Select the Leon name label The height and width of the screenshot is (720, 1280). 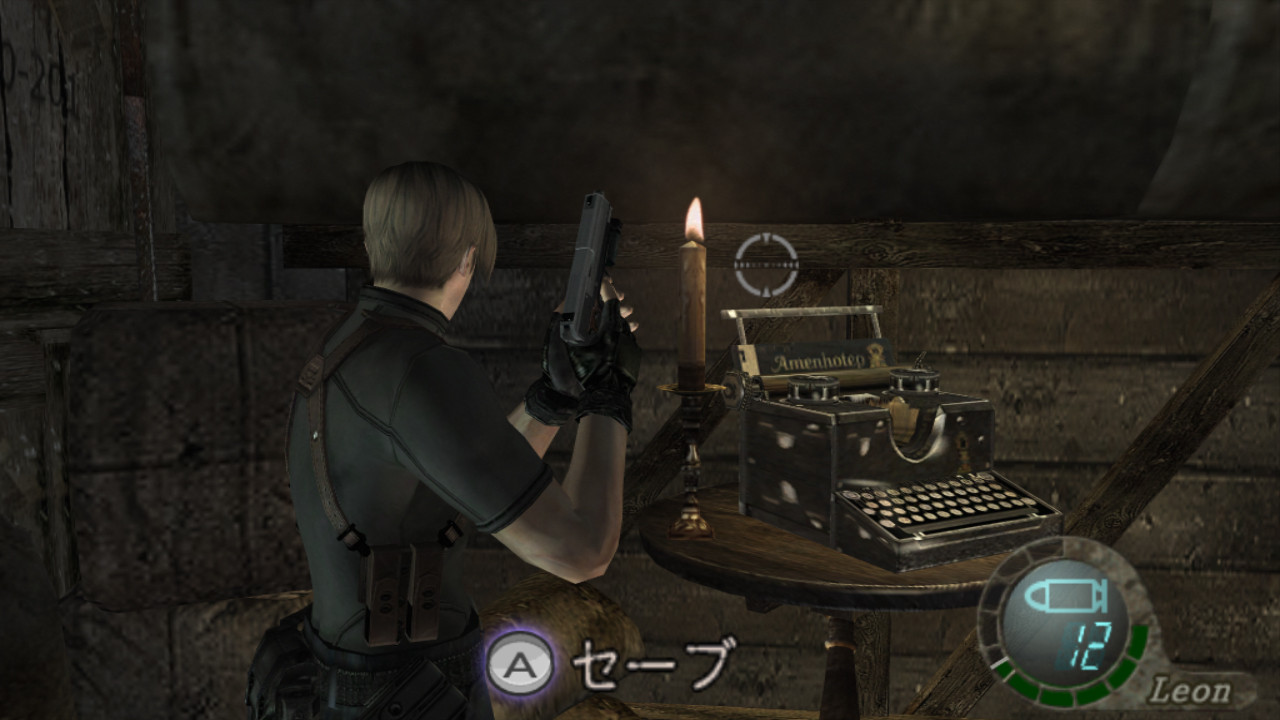tap(1192, 690)
